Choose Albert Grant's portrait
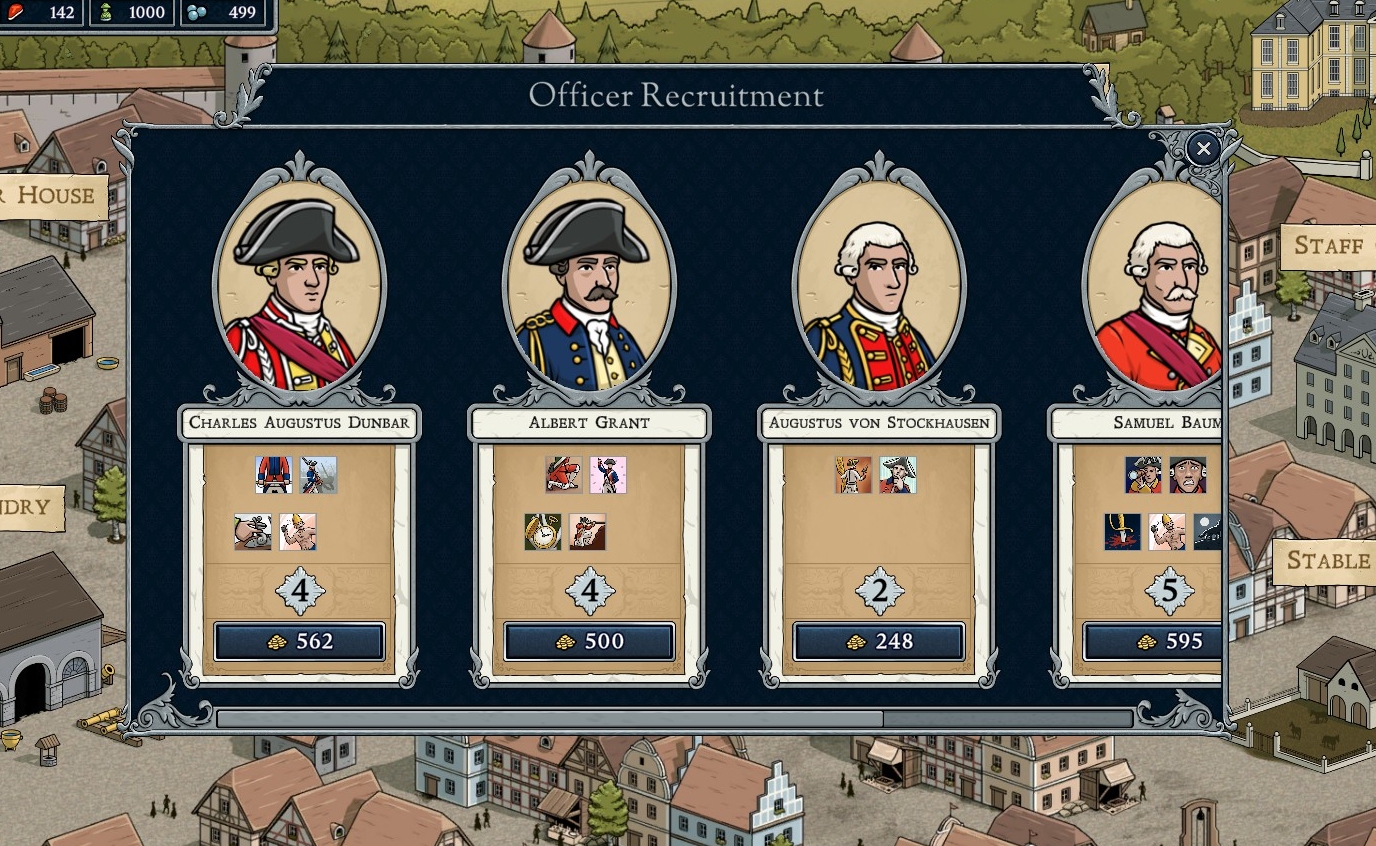 (x=589, y=285)
